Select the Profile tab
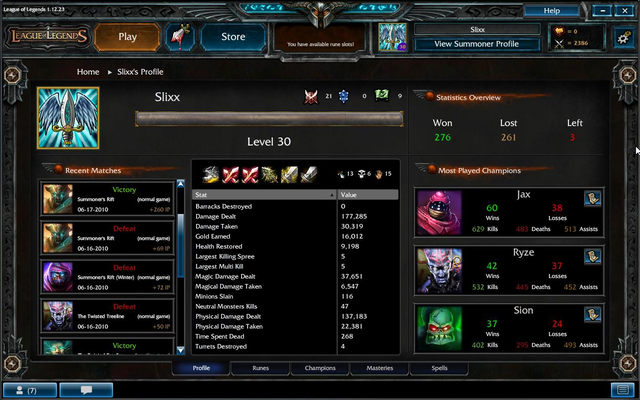 [x=201, y=368]
